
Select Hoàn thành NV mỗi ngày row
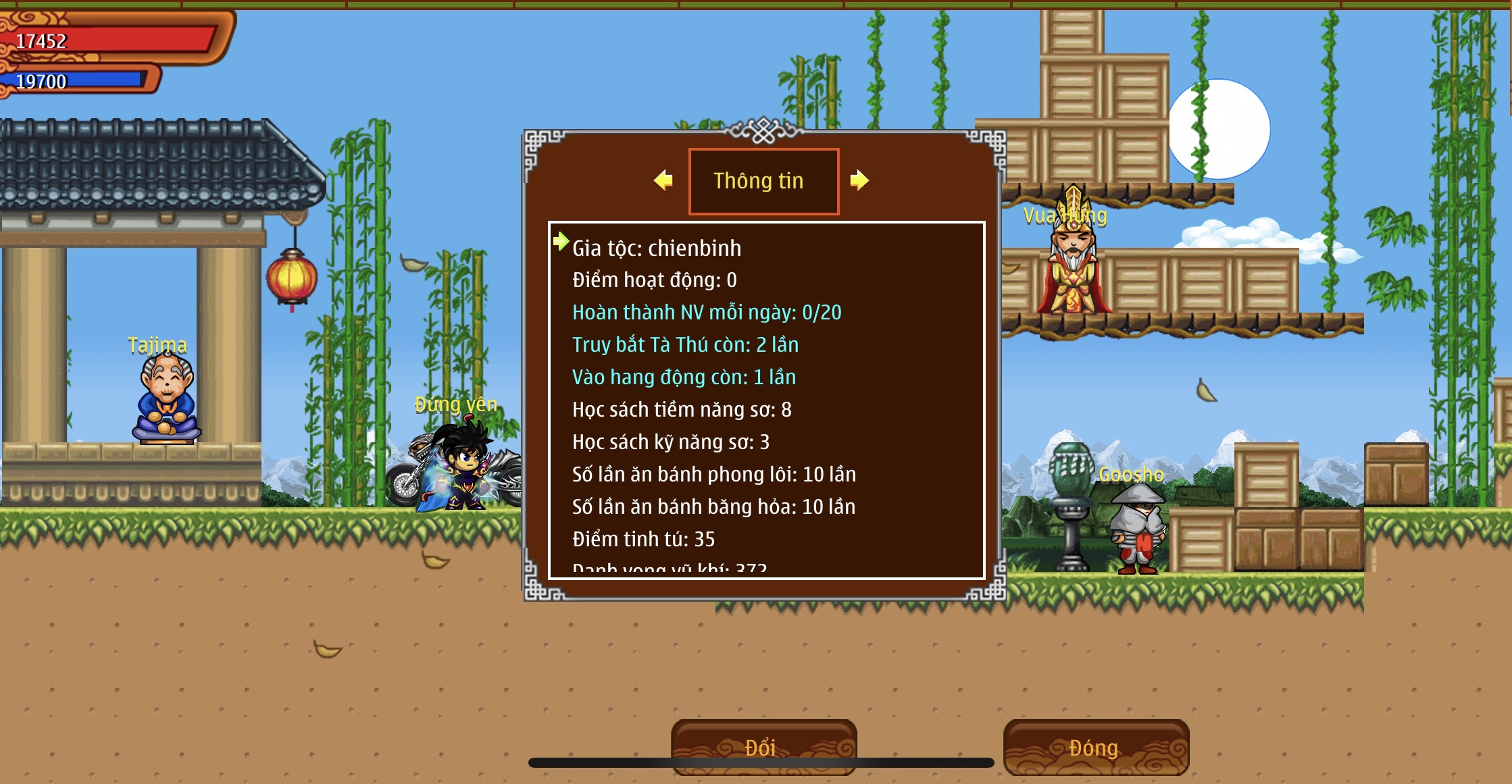point(706,313)
